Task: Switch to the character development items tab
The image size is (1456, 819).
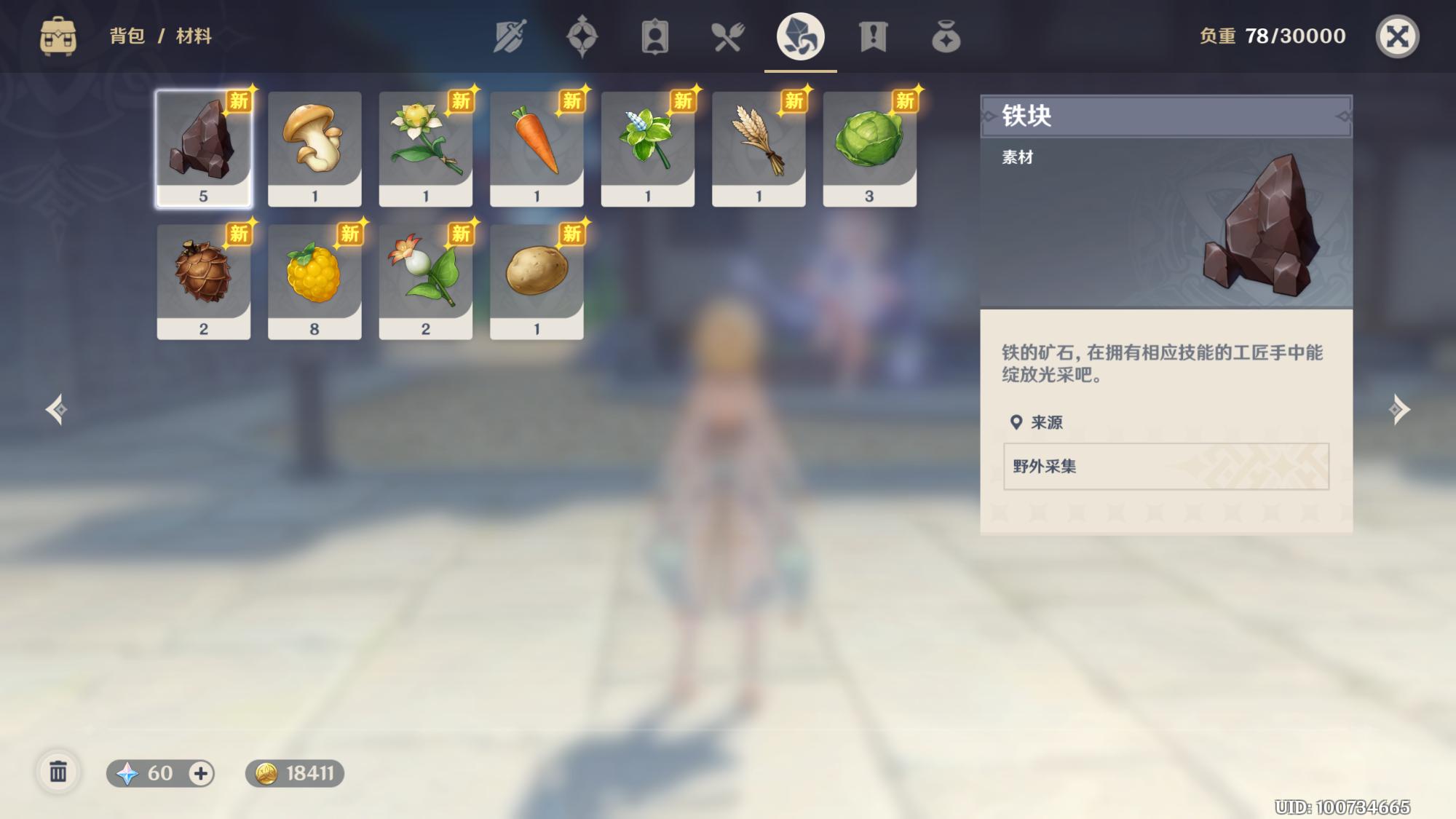Action: [x=654, y=36]
